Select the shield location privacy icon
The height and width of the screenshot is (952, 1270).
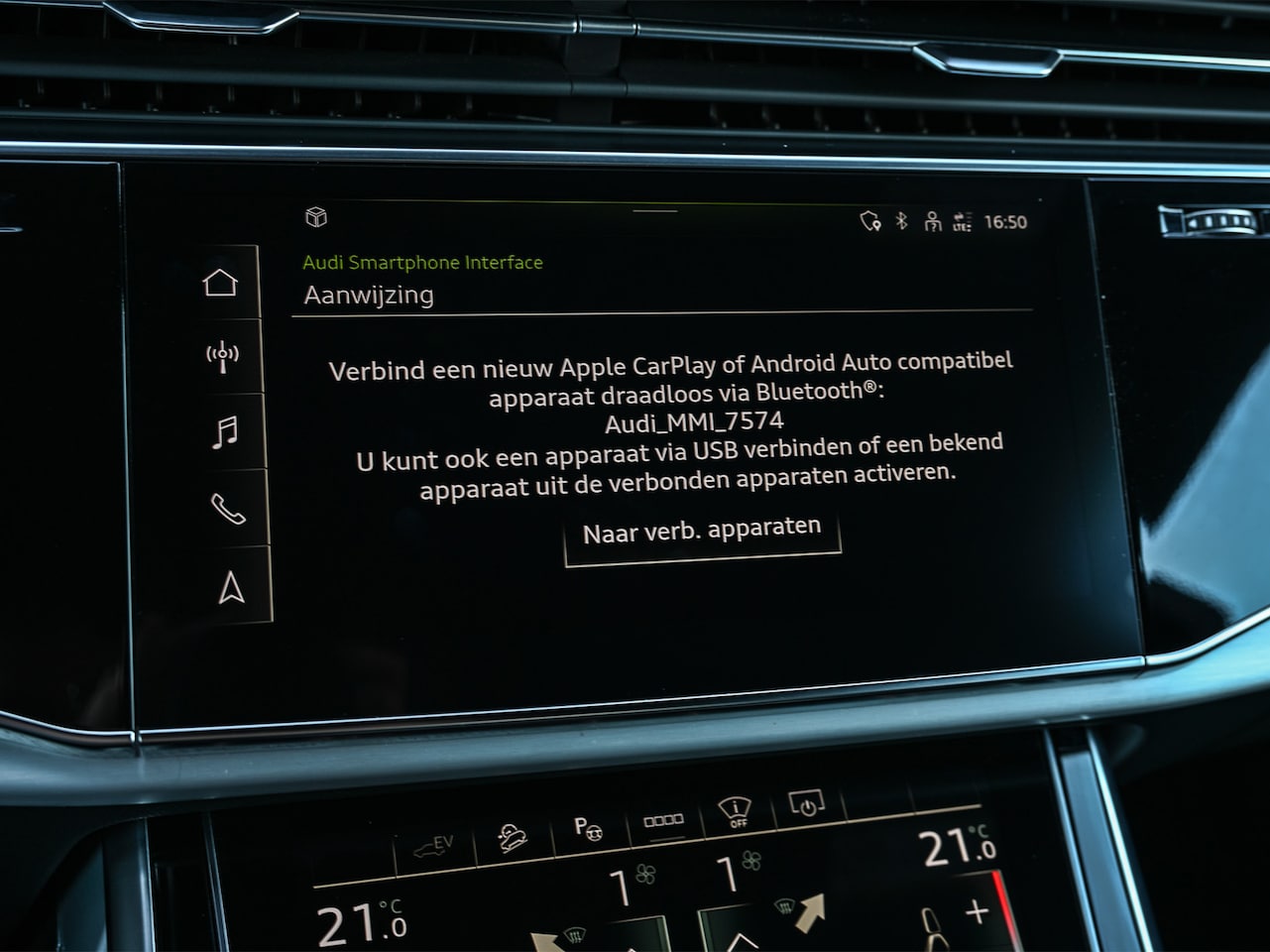pyautogui.click(x=870, y=221)
